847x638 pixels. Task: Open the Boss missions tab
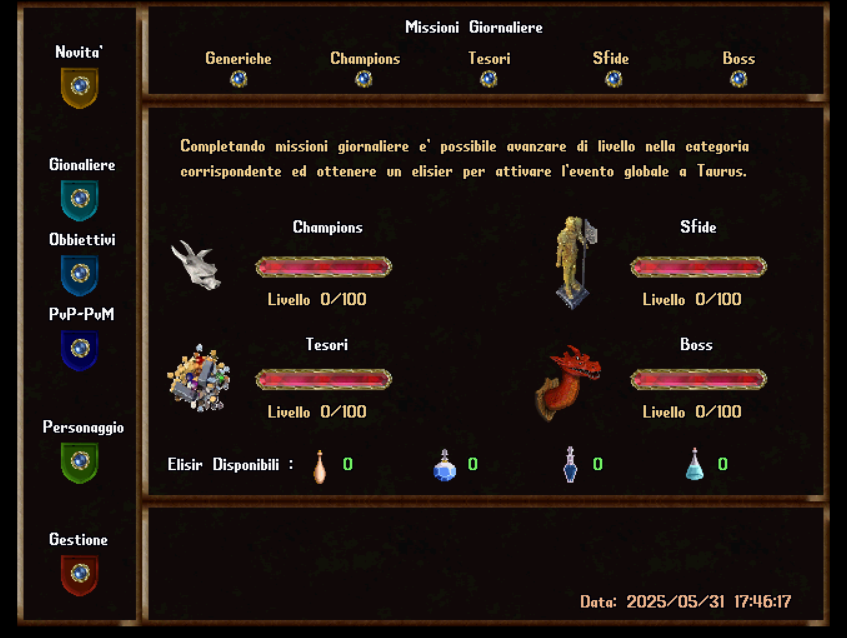click(x=738, y=79)
